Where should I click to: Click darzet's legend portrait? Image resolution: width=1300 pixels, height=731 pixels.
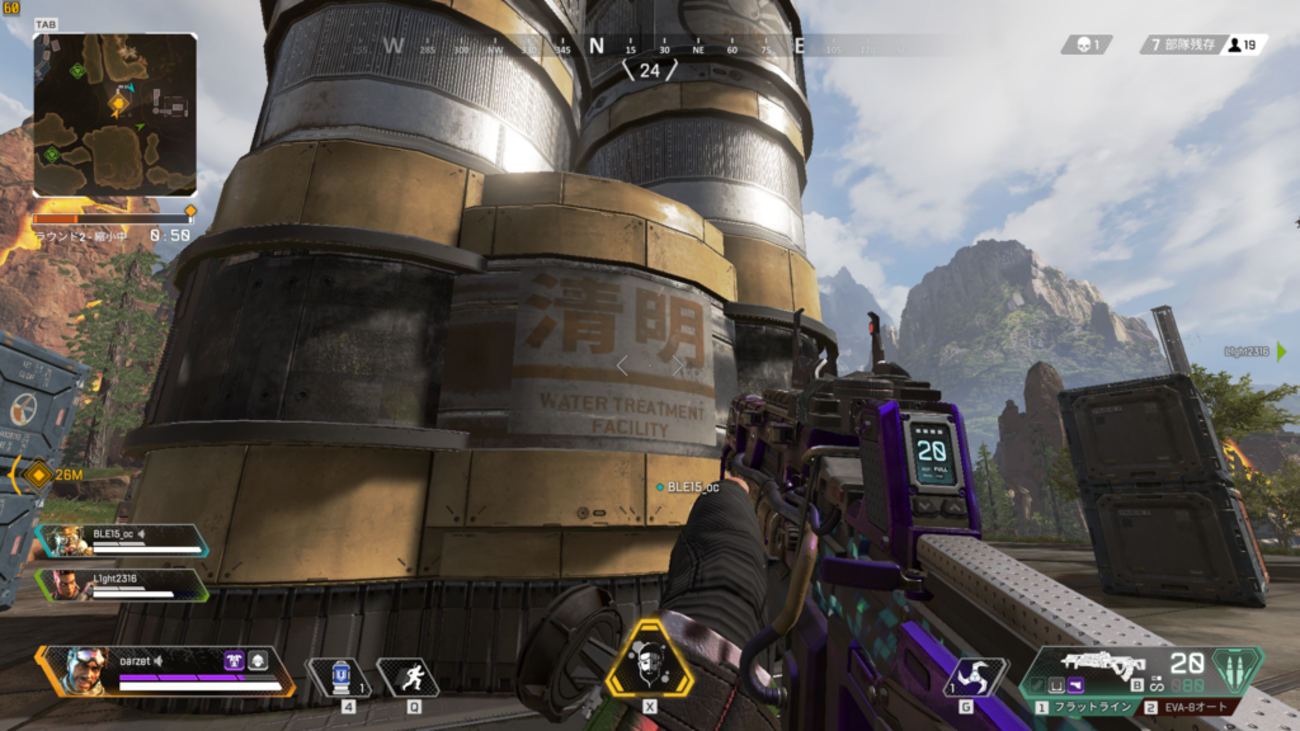point(85,670)
